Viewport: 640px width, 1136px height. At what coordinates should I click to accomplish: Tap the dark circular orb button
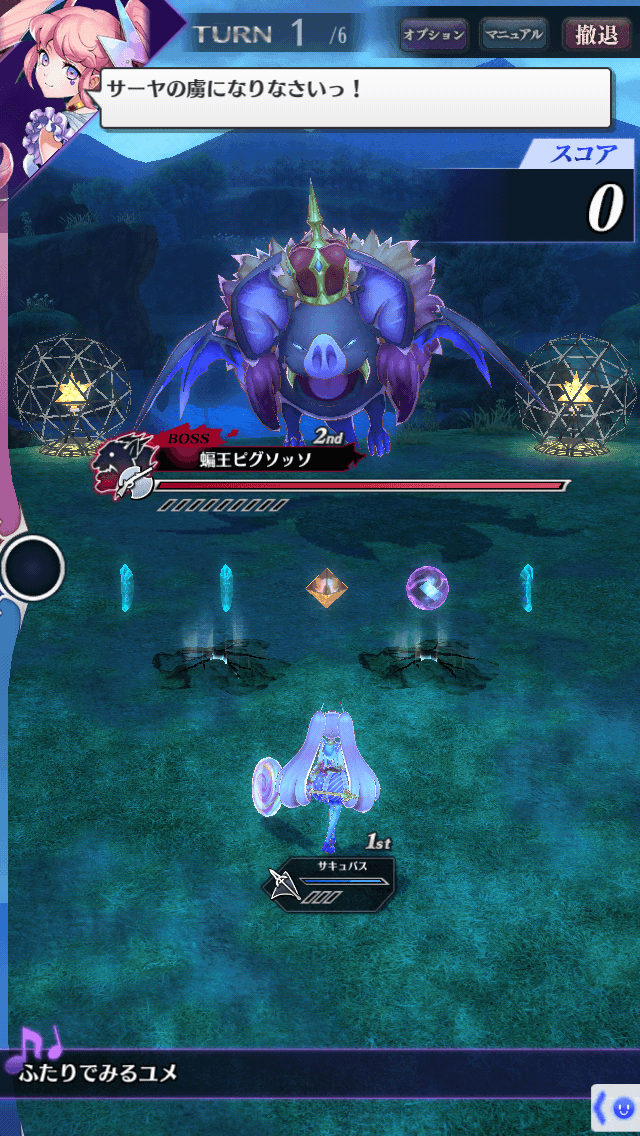coord(33,568)
